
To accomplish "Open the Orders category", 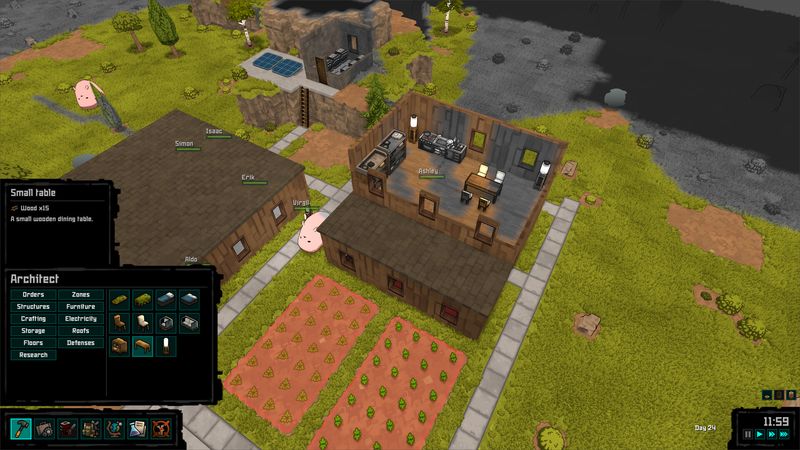I will (33, 295).
